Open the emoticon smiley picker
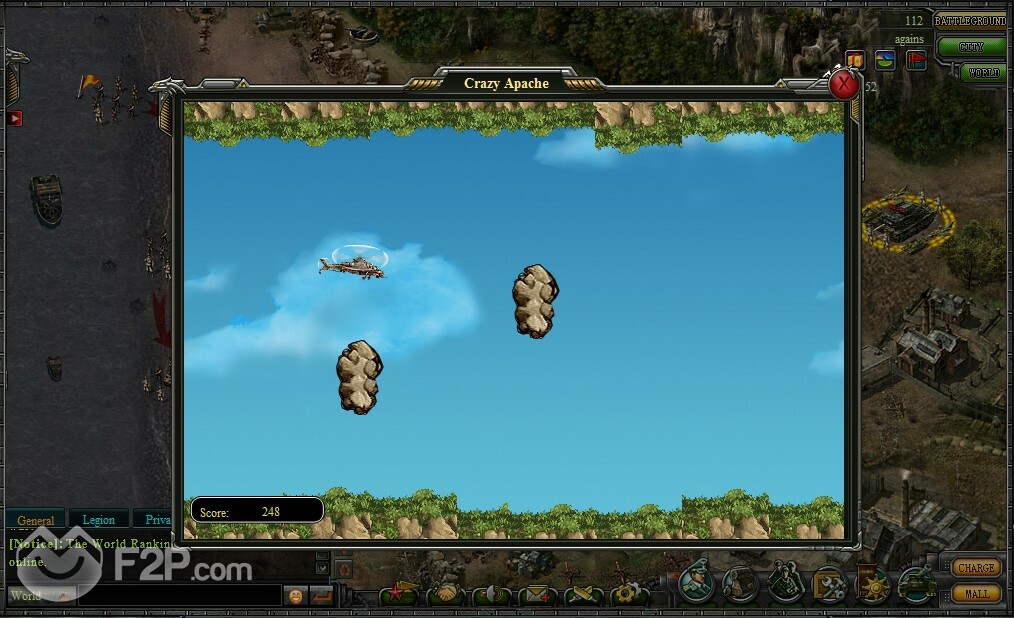 [x=296, y=596]
